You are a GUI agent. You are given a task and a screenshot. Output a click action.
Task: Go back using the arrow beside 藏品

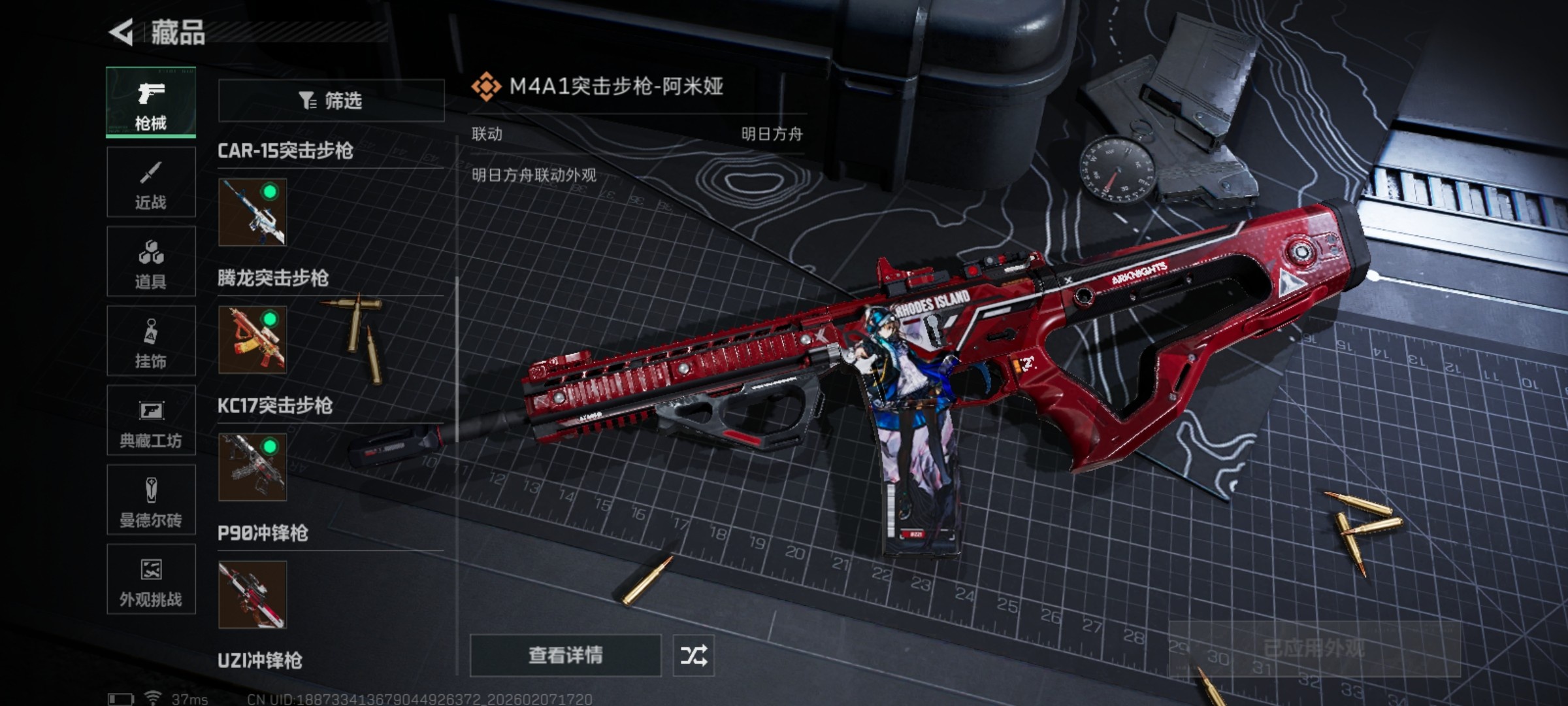[122, 32]
